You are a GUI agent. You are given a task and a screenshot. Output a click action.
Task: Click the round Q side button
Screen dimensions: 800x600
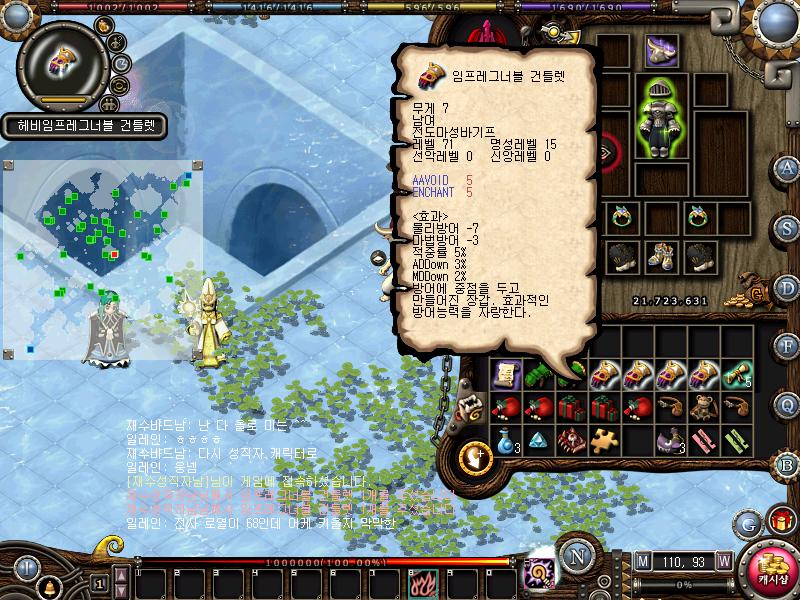click(x=788, y=405)
